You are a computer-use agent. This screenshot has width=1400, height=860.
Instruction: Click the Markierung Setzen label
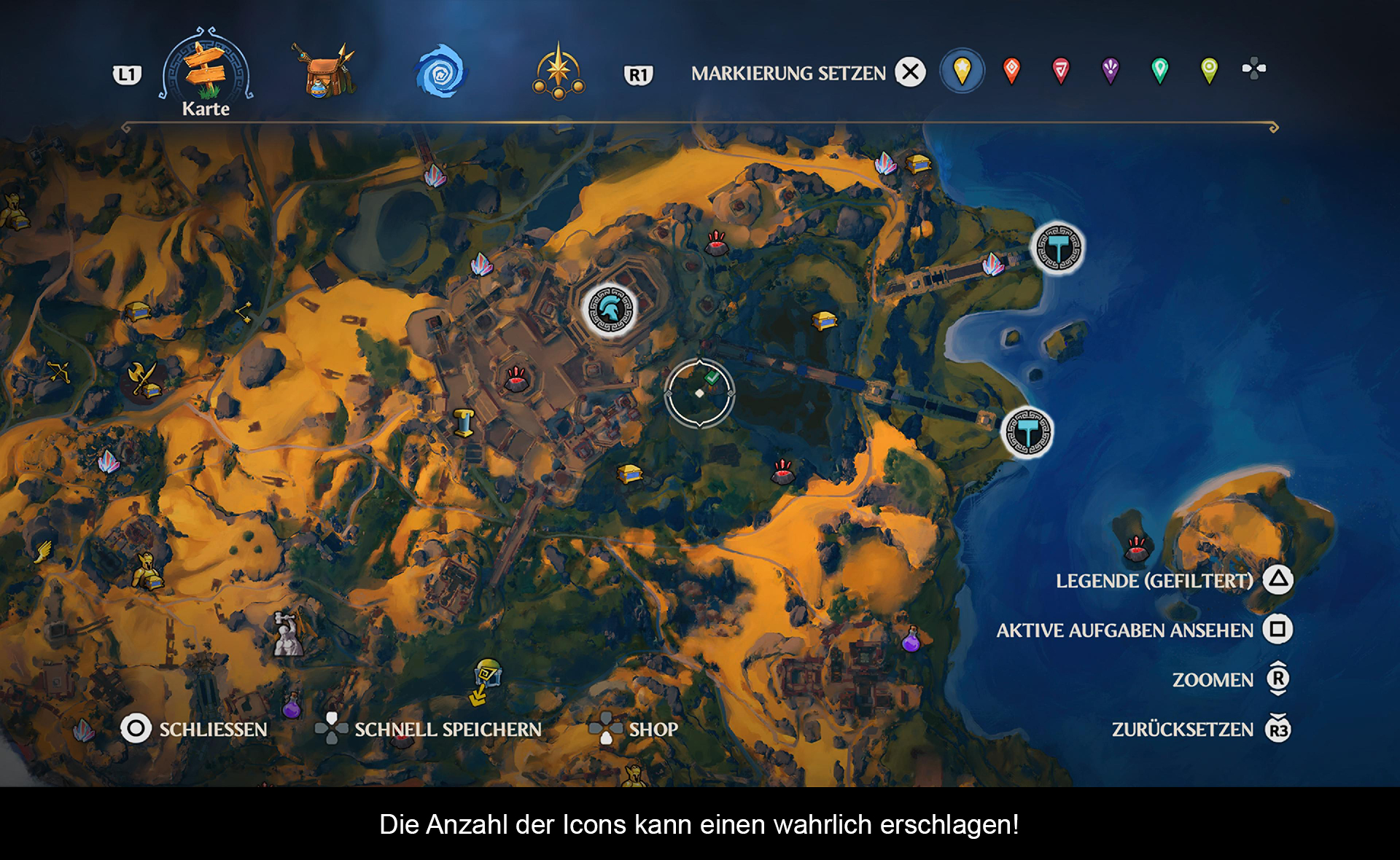(x=788, y=74)
